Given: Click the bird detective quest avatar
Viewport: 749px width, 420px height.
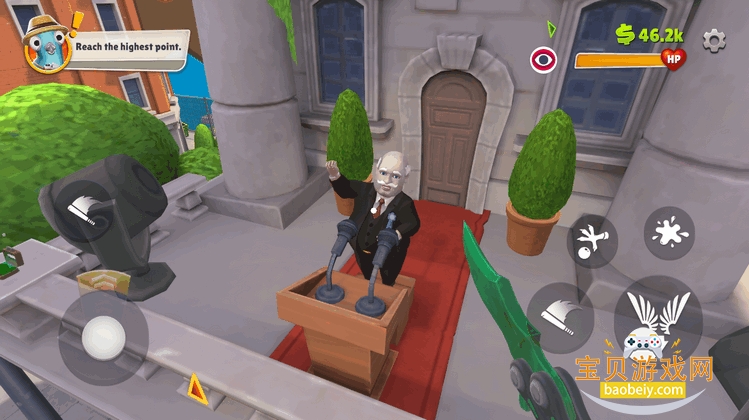Looking at the screenshot, I should tap(44, 42).
